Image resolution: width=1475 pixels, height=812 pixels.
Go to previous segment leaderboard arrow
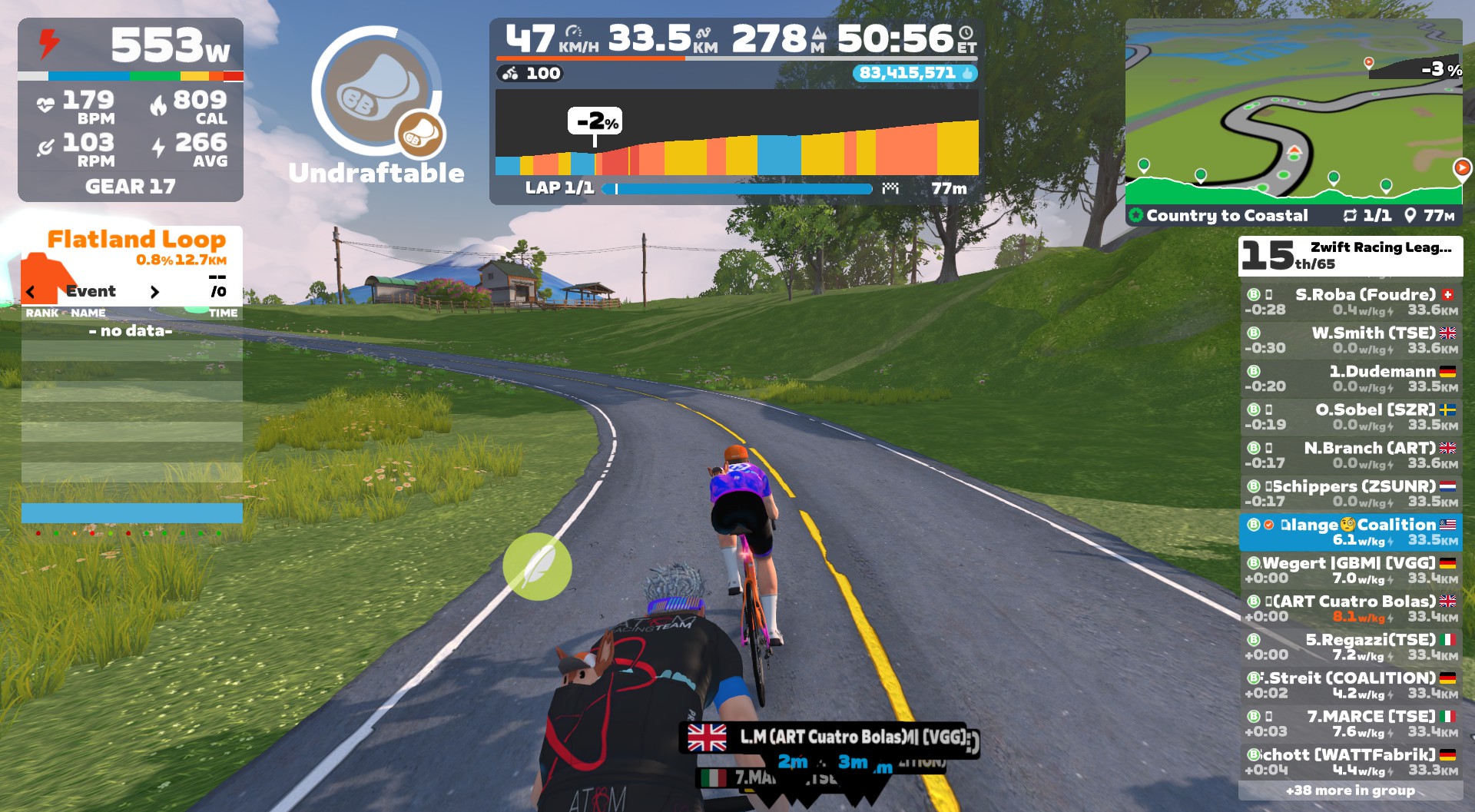[x=31, y=292]
